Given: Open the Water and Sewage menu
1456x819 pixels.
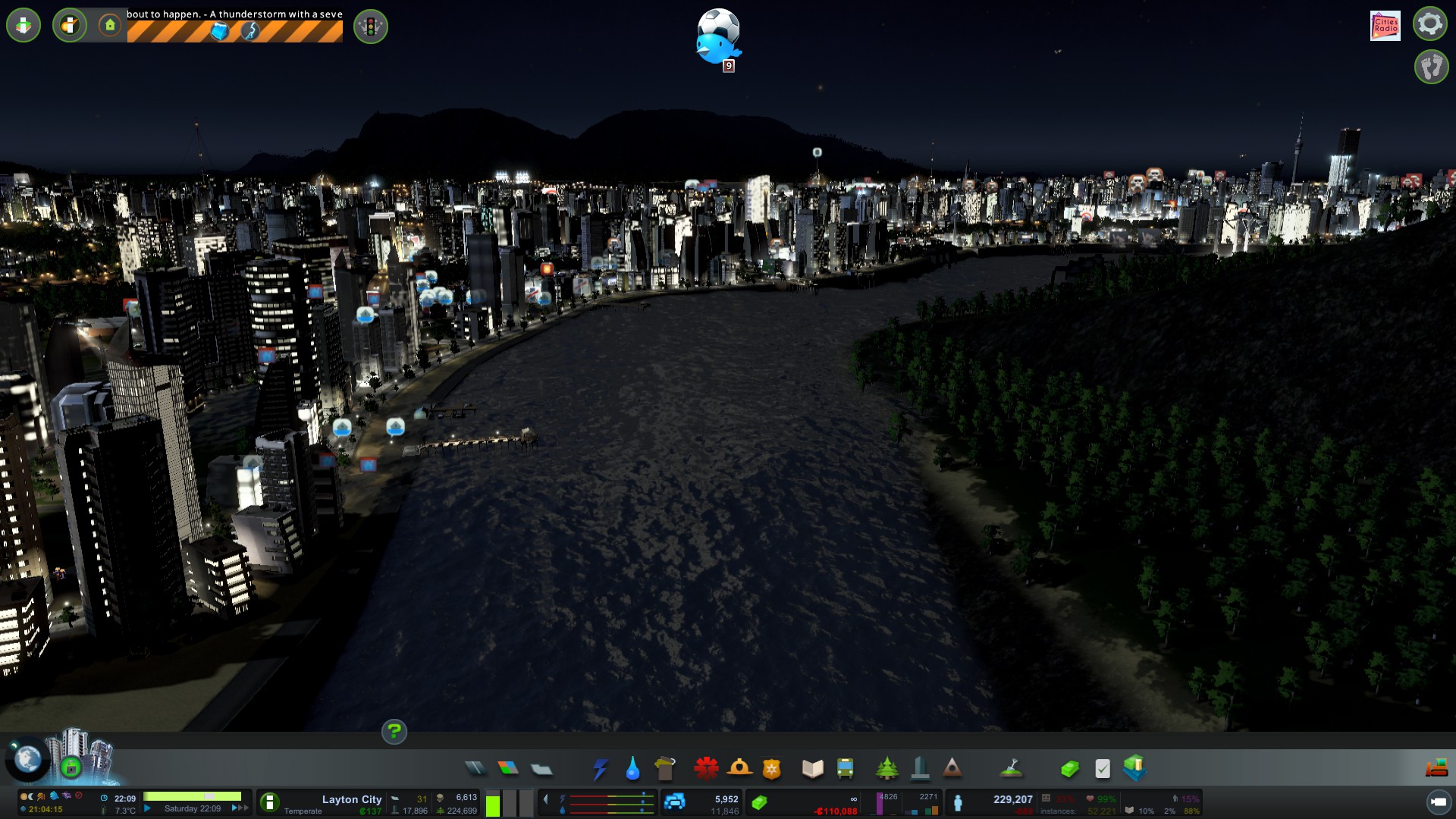Looking at the screenshot, I should [632, 769].
